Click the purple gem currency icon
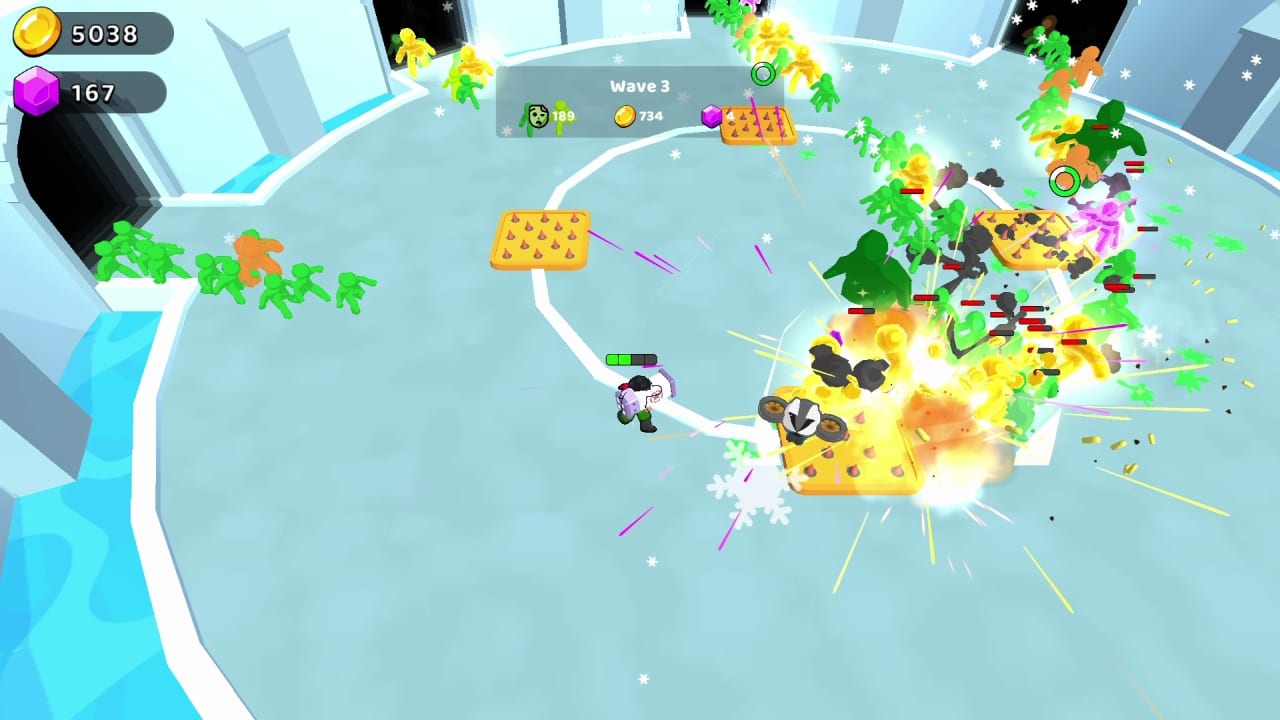1280x720 pixels. (x=36, y=92)
